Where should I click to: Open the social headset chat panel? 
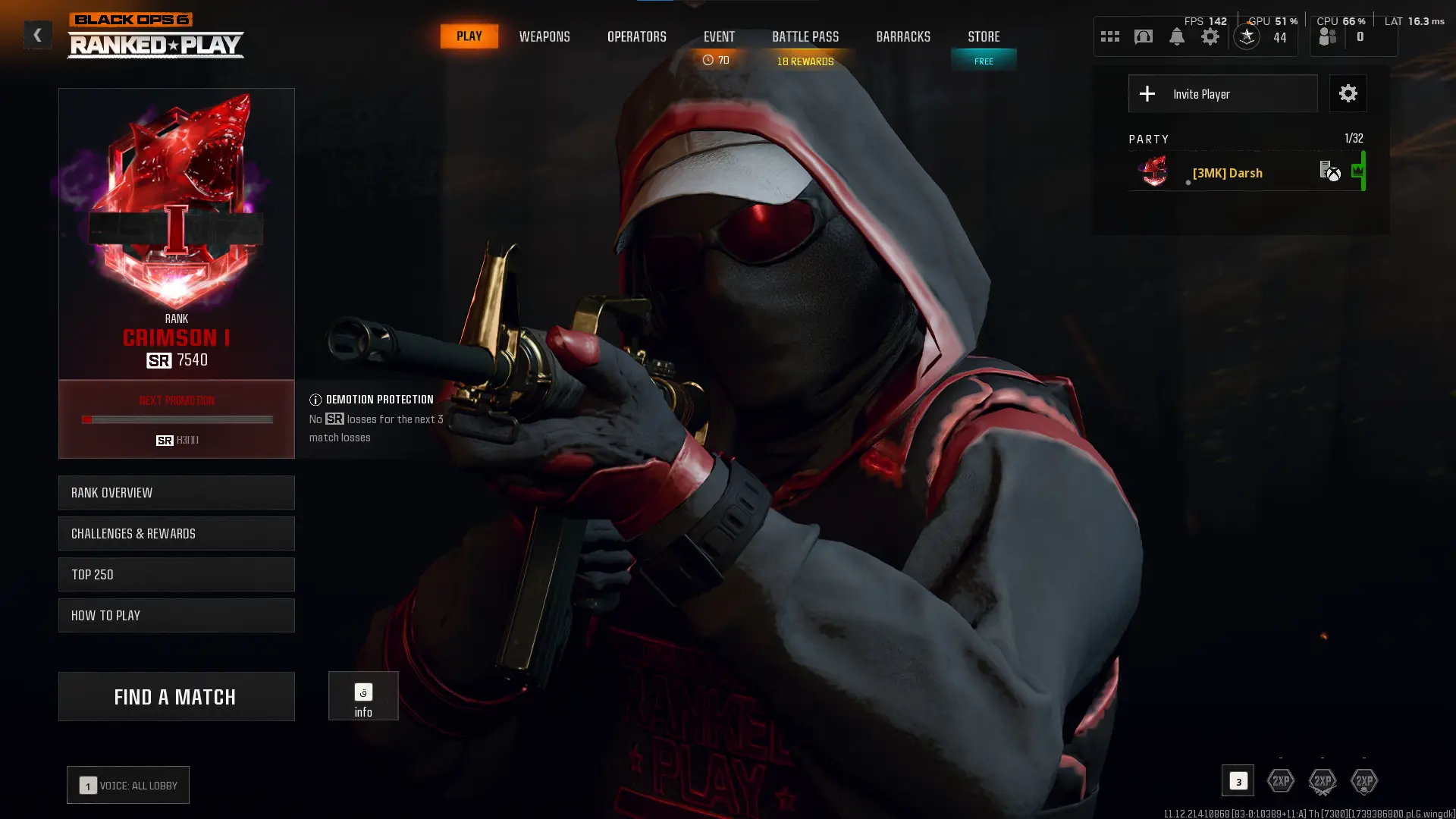coord(1143,36)
